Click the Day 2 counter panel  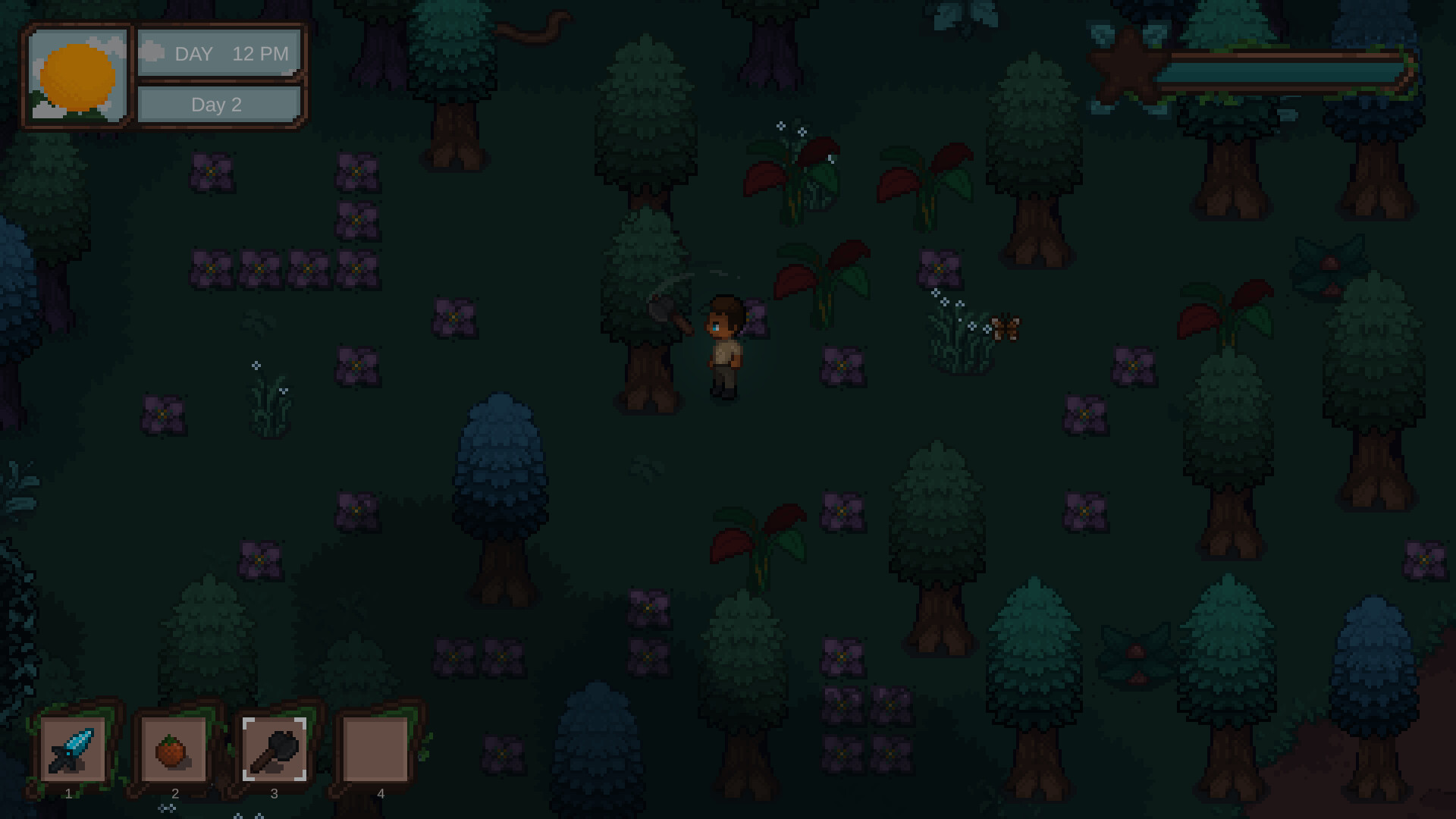(x=218, y=105)
